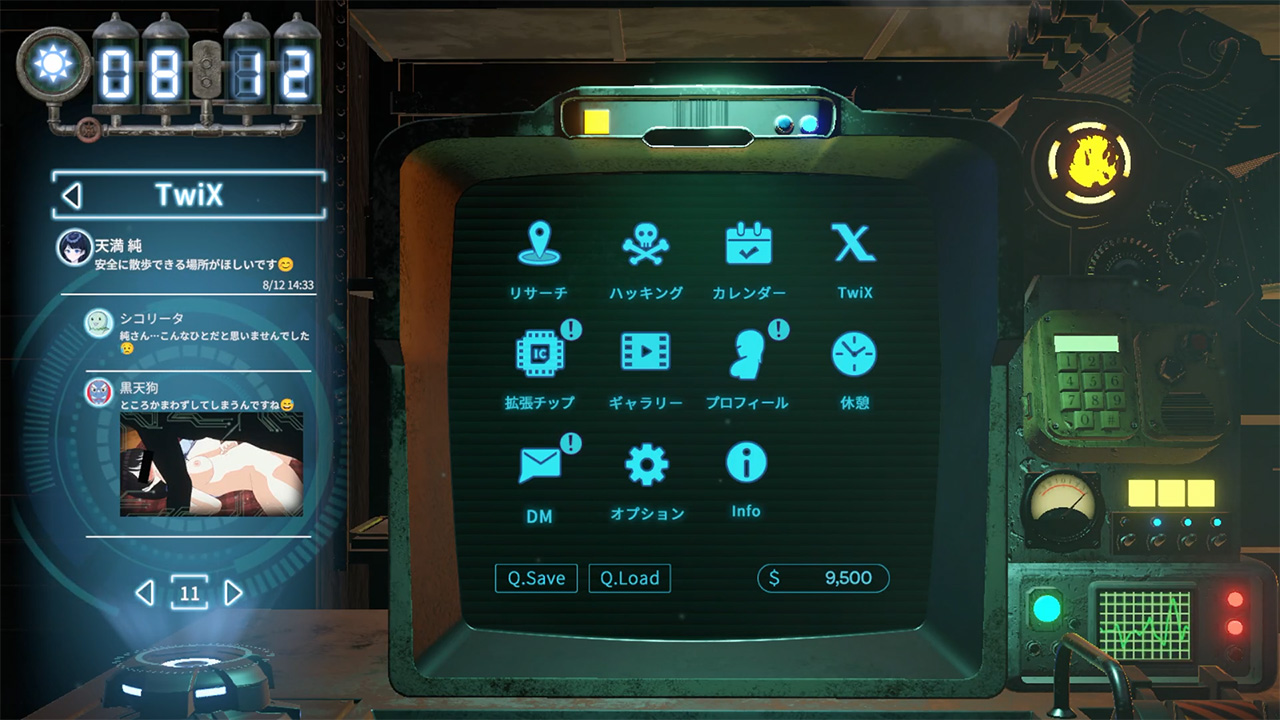Screen dimensions: 1280x720
Task: Select 天満 純's profile avatar
Action: click(x=75, y=249)
